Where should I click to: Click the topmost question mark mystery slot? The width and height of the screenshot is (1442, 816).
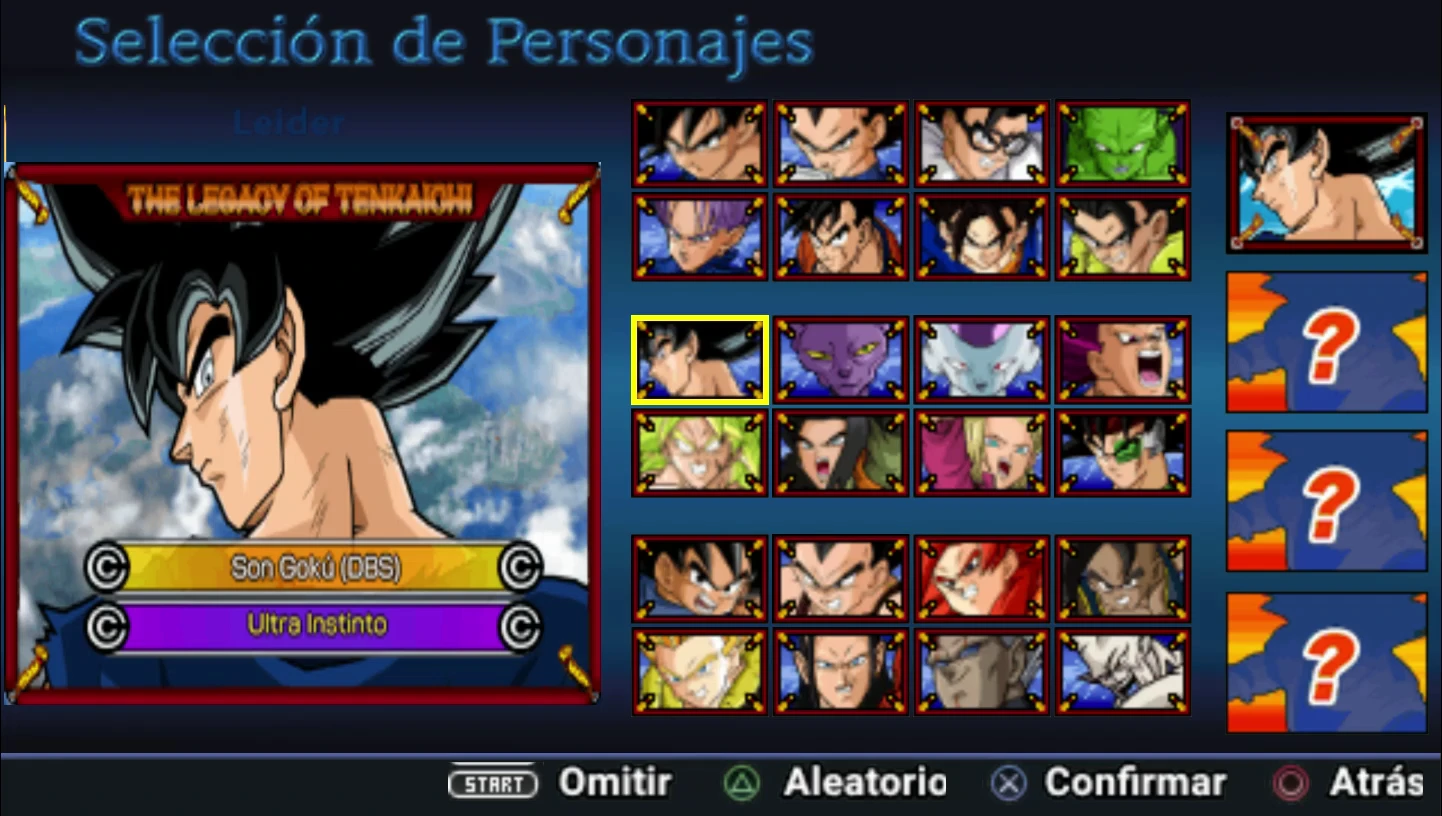point(1325,342)
